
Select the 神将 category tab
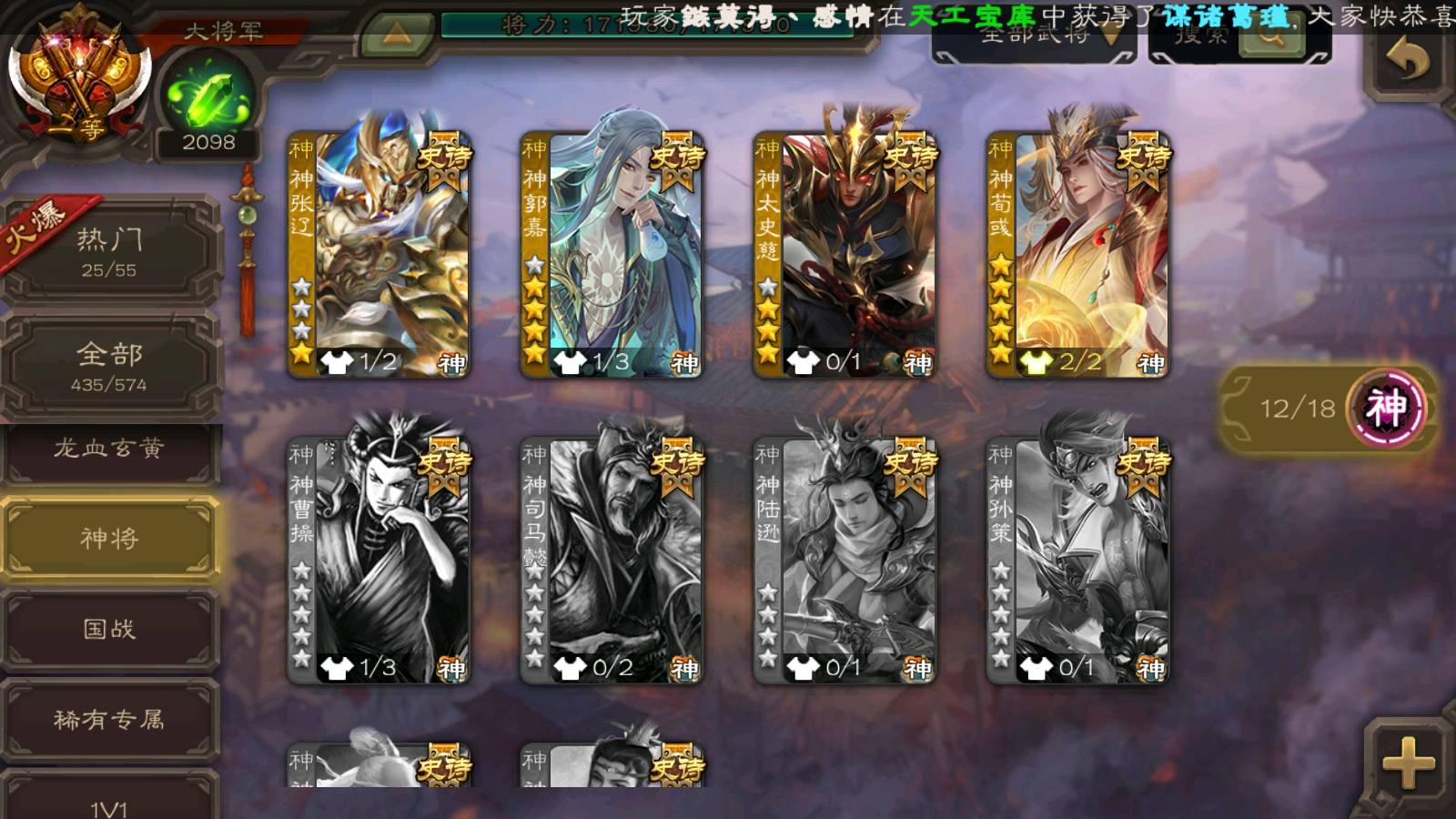click(109, 539)
